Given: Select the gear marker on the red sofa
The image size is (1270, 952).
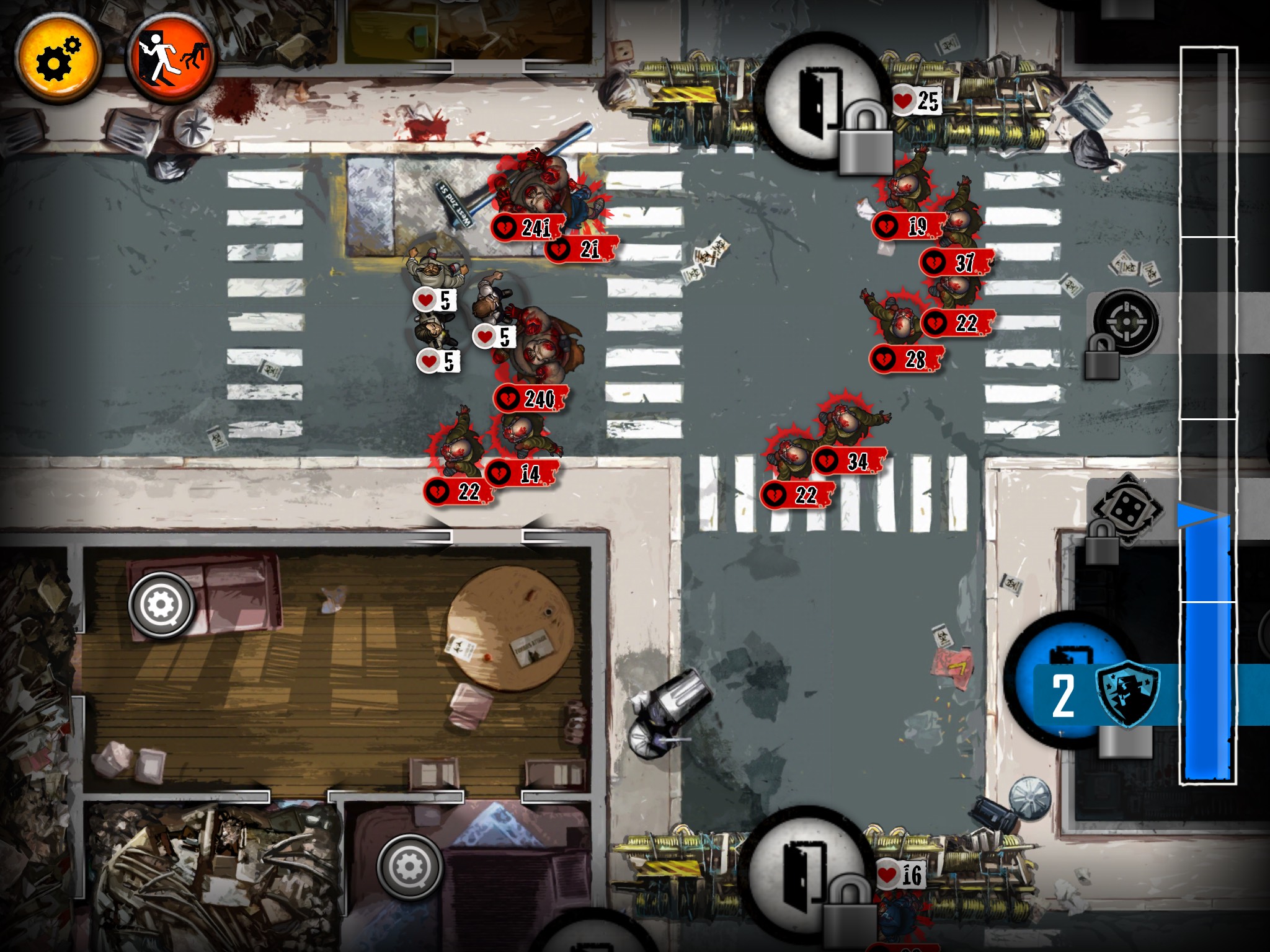Looking at the screenshot, I should (162, 604).
